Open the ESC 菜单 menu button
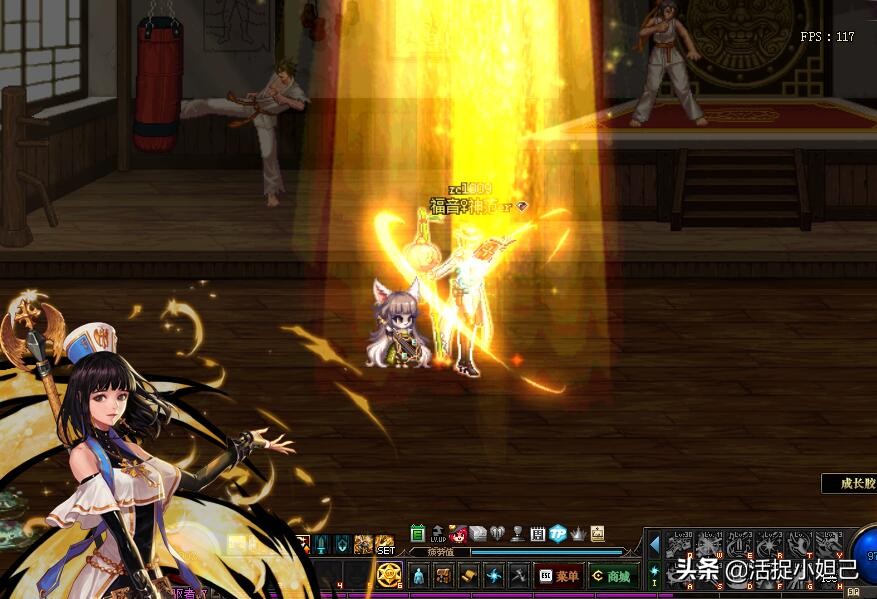 558,576
